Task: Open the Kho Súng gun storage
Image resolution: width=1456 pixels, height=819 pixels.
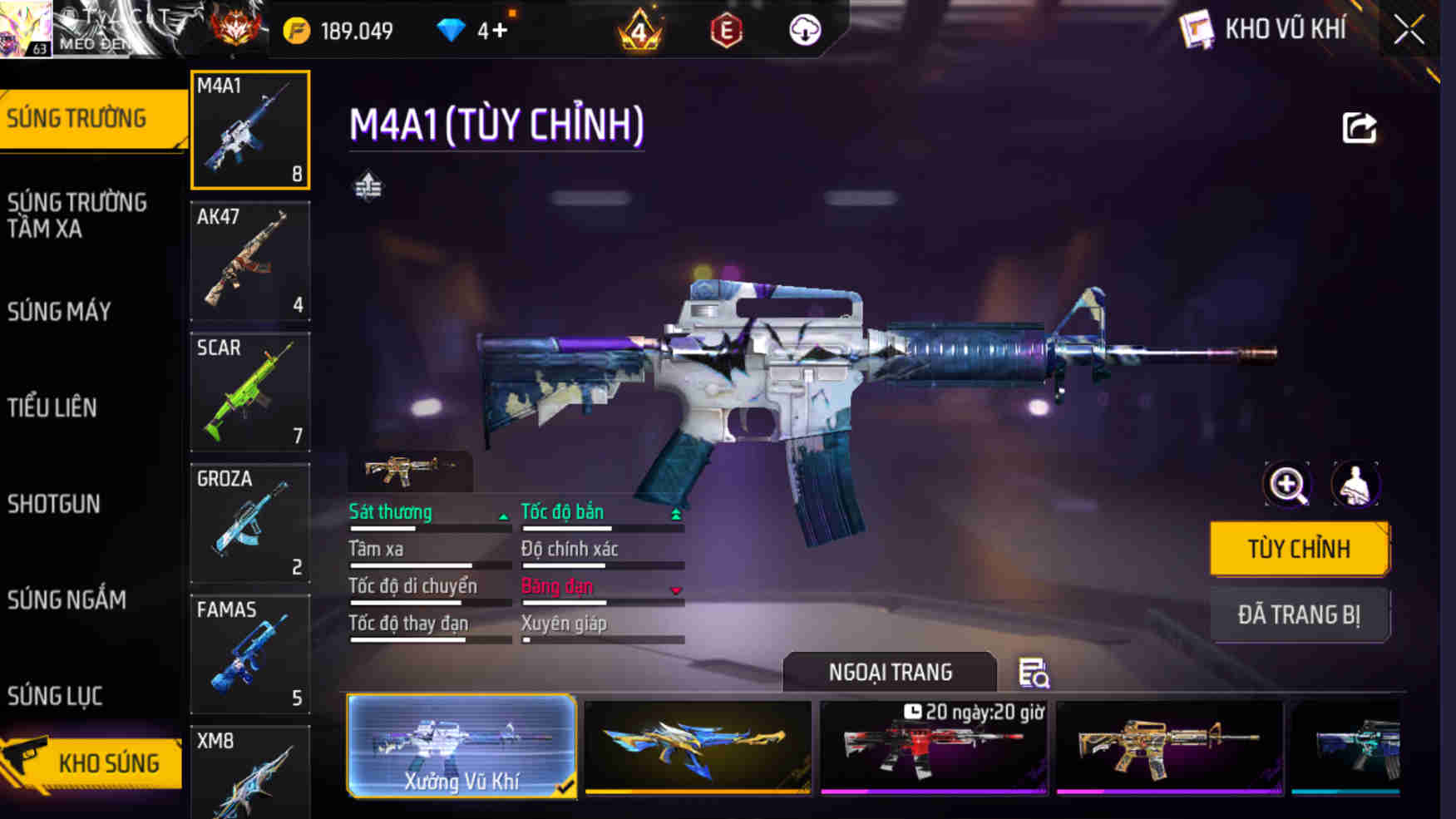Action: point(93,762)
